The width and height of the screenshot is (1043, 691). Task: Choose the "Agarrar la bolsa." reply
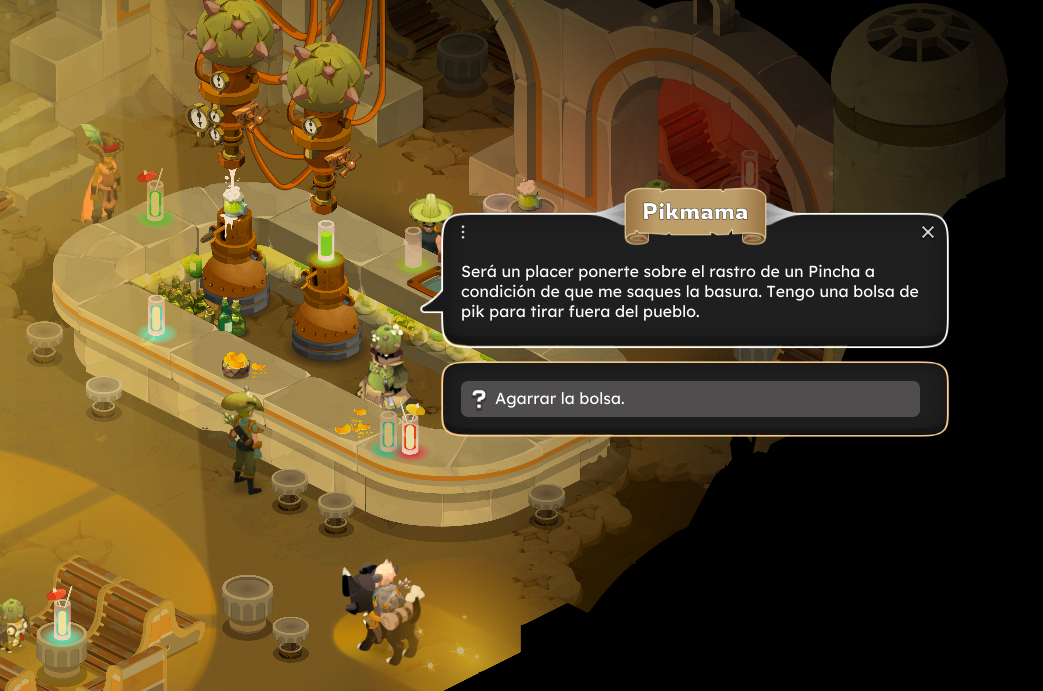click(x=689, y=399)
